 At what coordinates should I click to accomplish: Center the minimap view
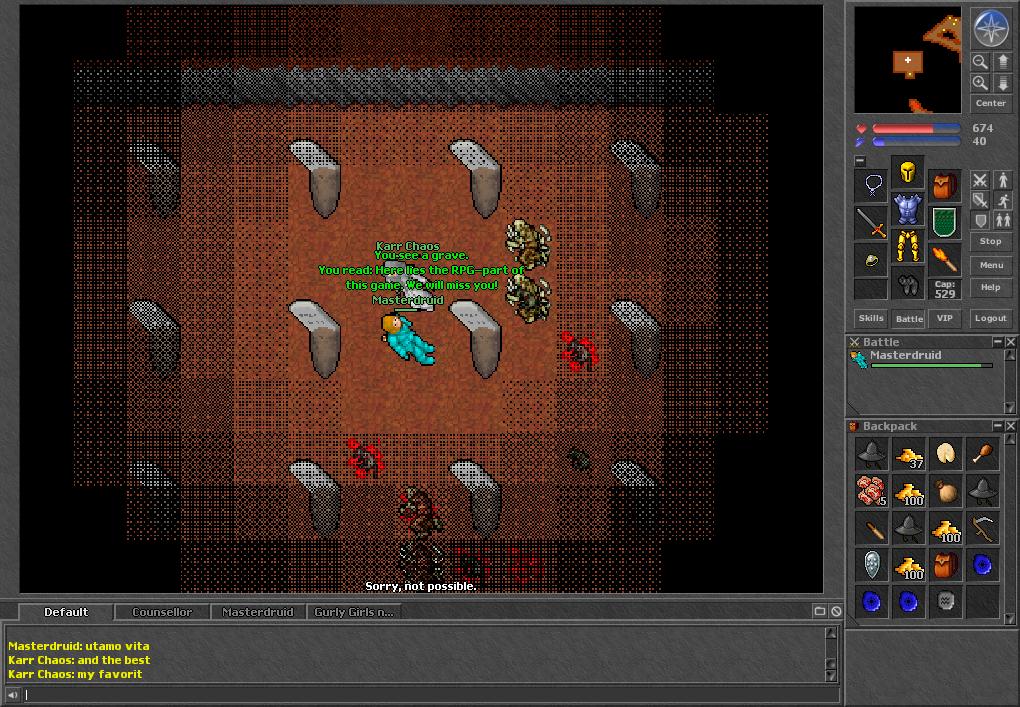990,103
